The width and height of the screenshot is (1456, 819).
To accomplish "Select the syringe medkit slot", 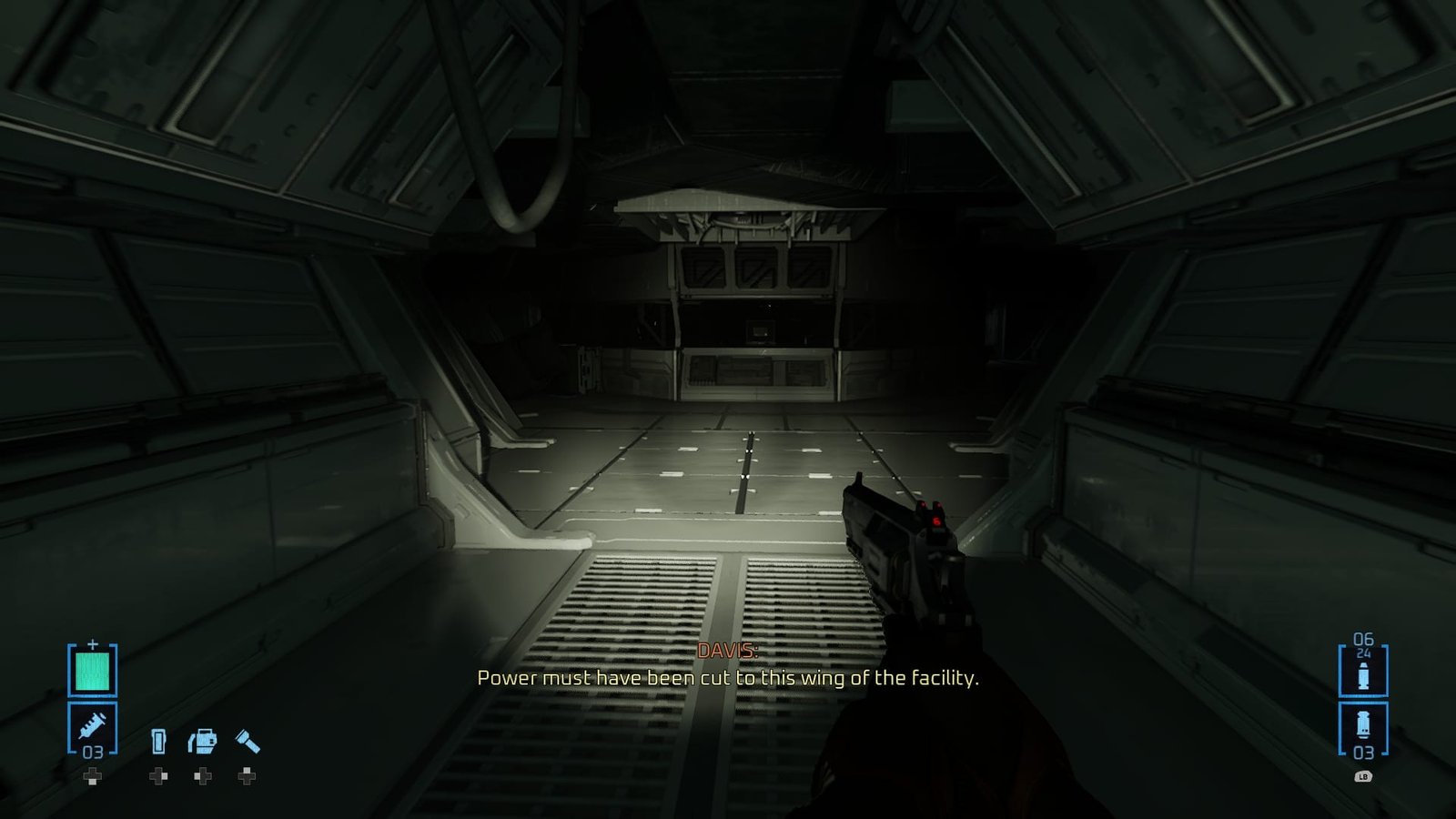I will pos(92,726).
